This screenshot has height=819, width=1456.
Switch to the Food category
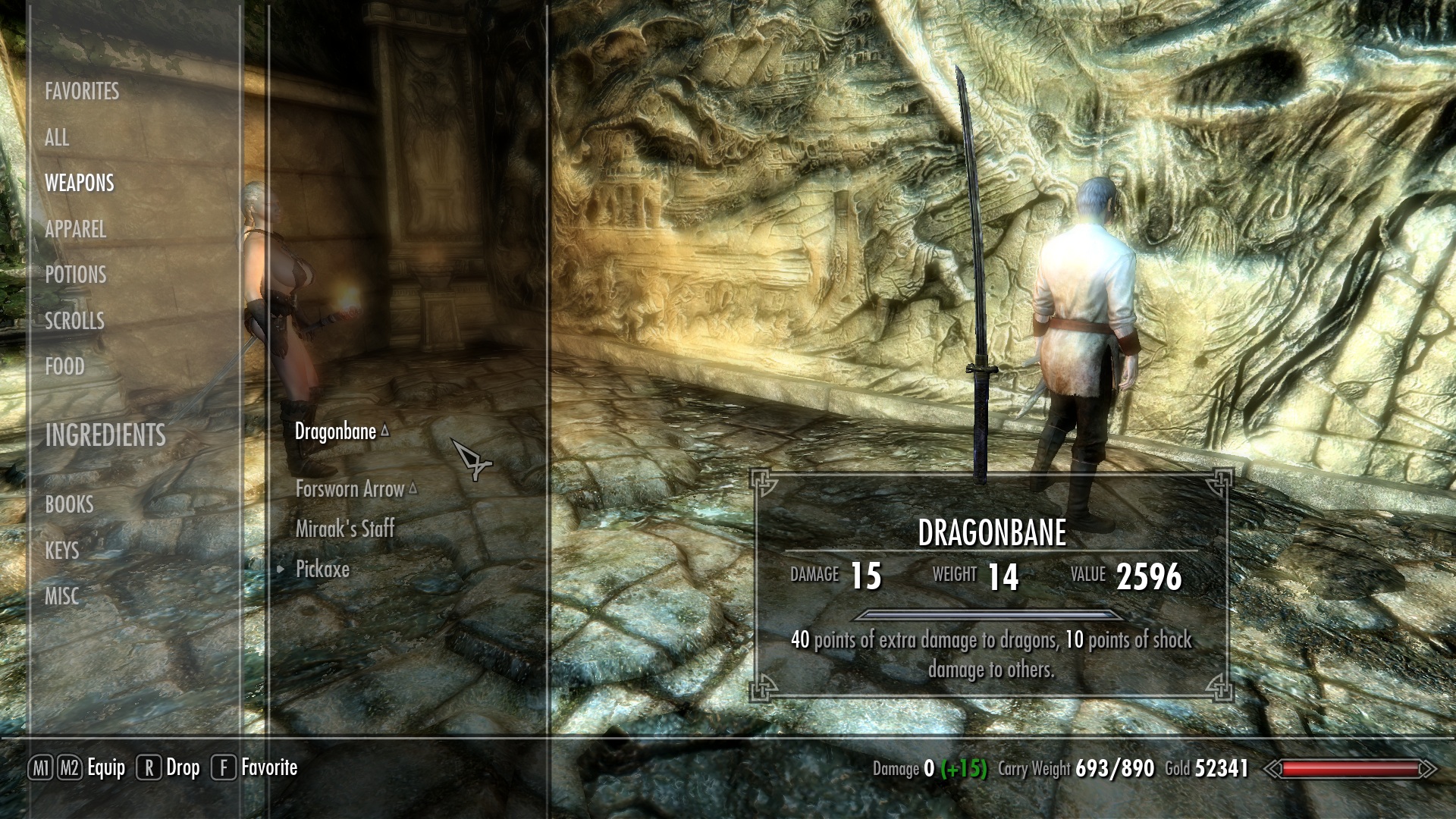tap(64, 367)
